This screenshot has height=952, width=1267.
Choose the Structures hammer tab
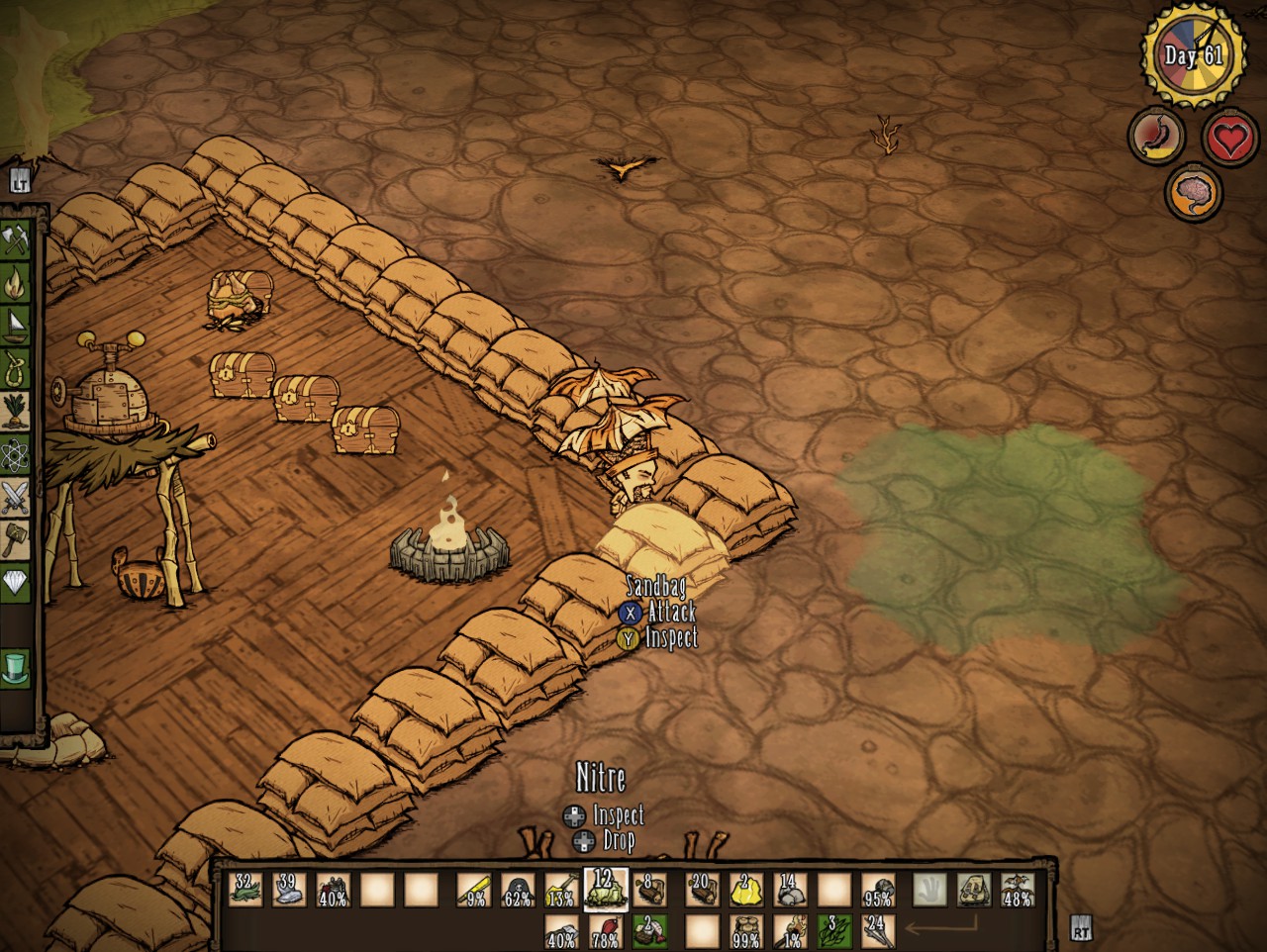pyautogui.click(x=16, y=539)
